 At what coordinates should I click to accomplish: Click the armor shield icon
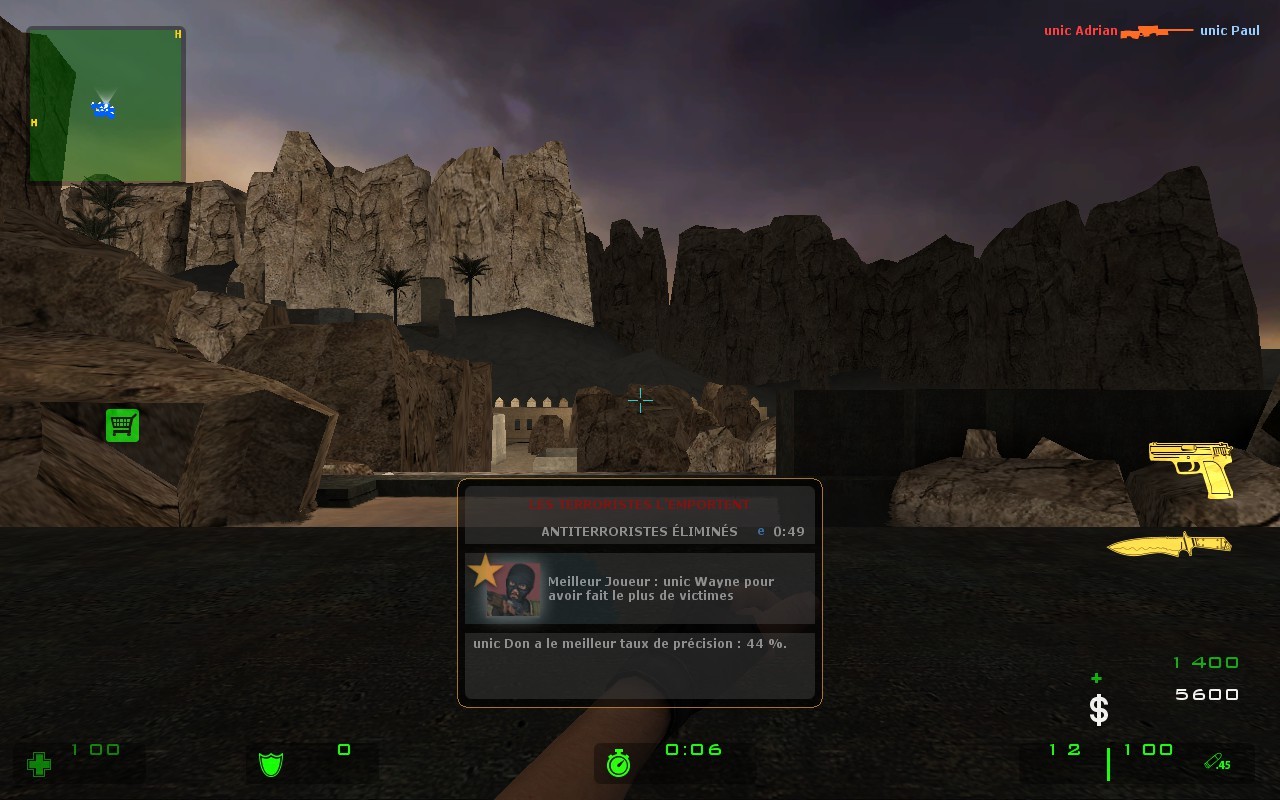[270, 764]
